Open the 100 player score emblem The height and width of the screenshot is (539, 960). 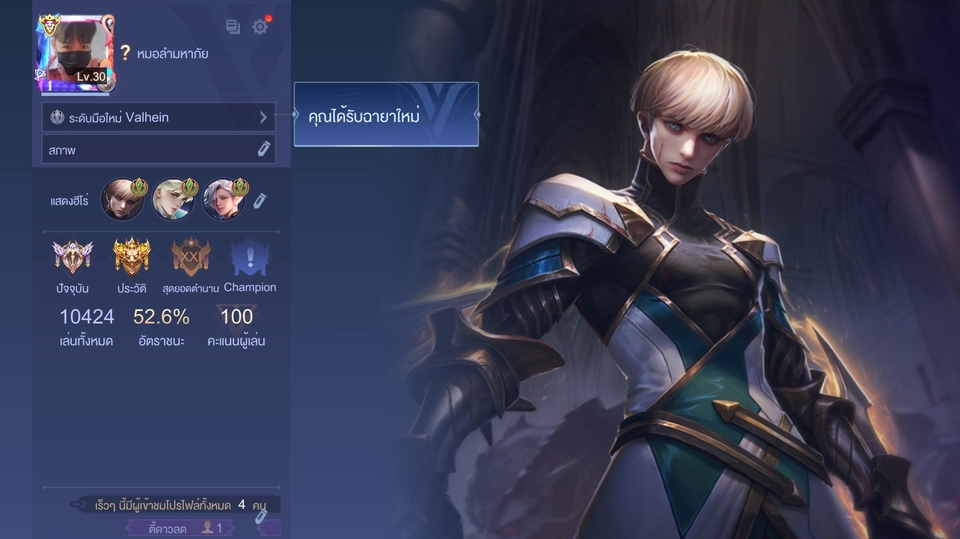236,318
